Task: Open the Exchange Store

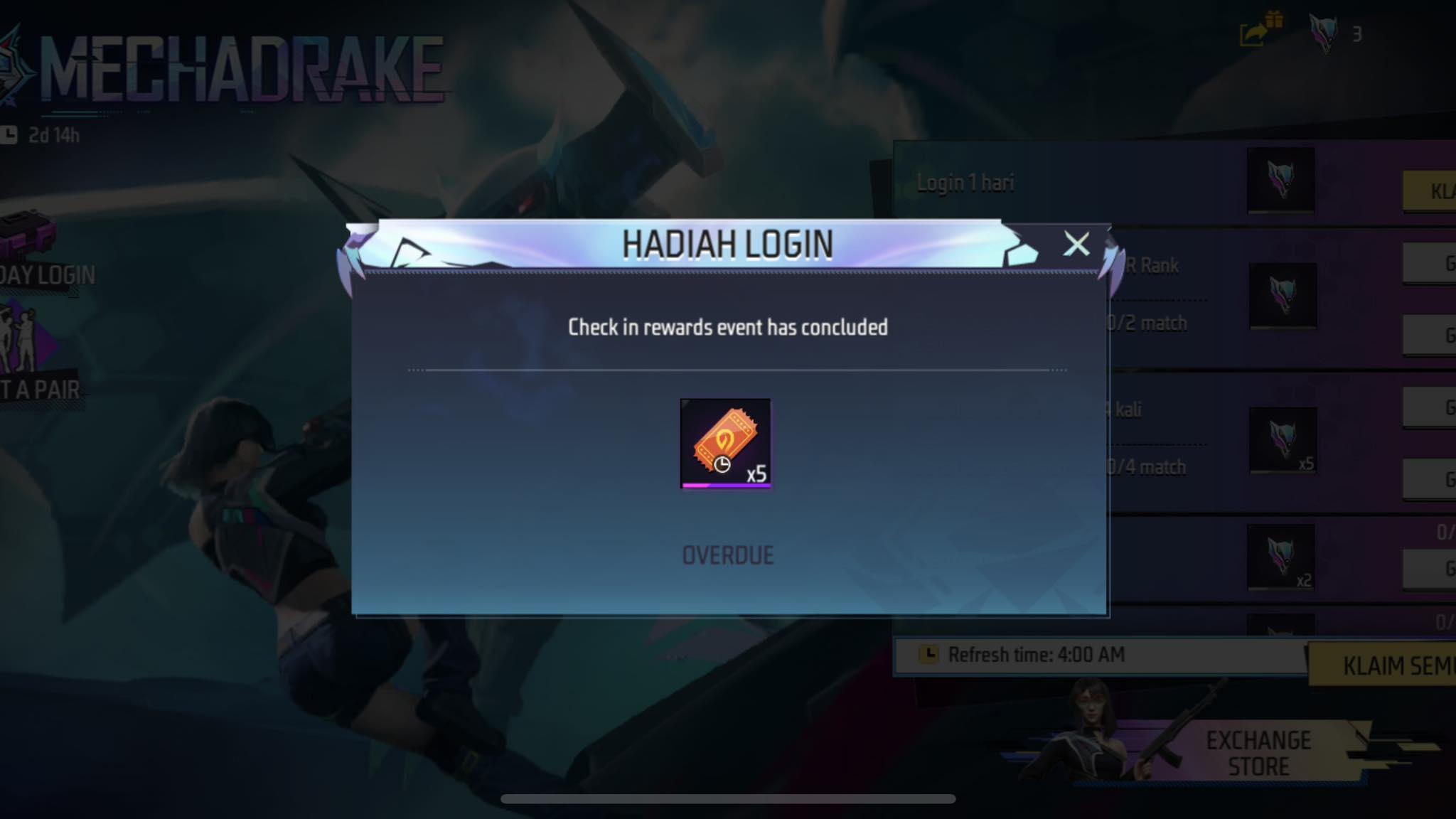Action: 1257,754
